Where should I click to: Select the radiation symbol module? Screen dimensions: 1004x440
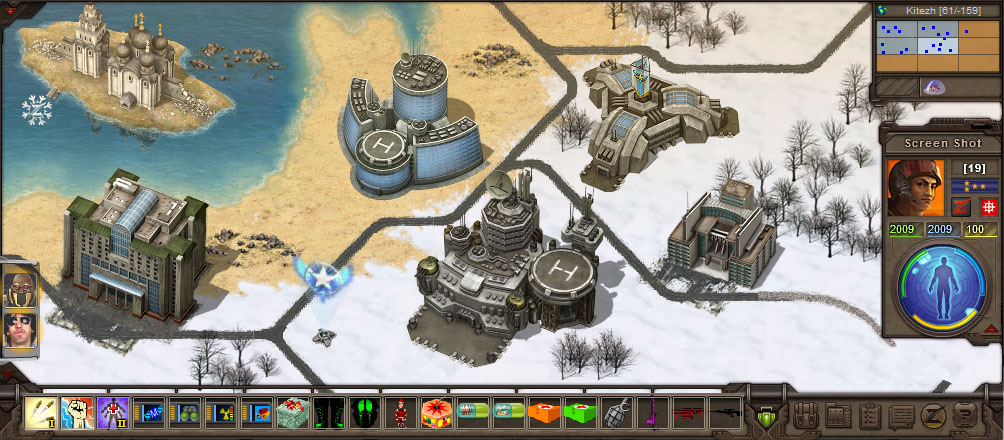[219, 412]
